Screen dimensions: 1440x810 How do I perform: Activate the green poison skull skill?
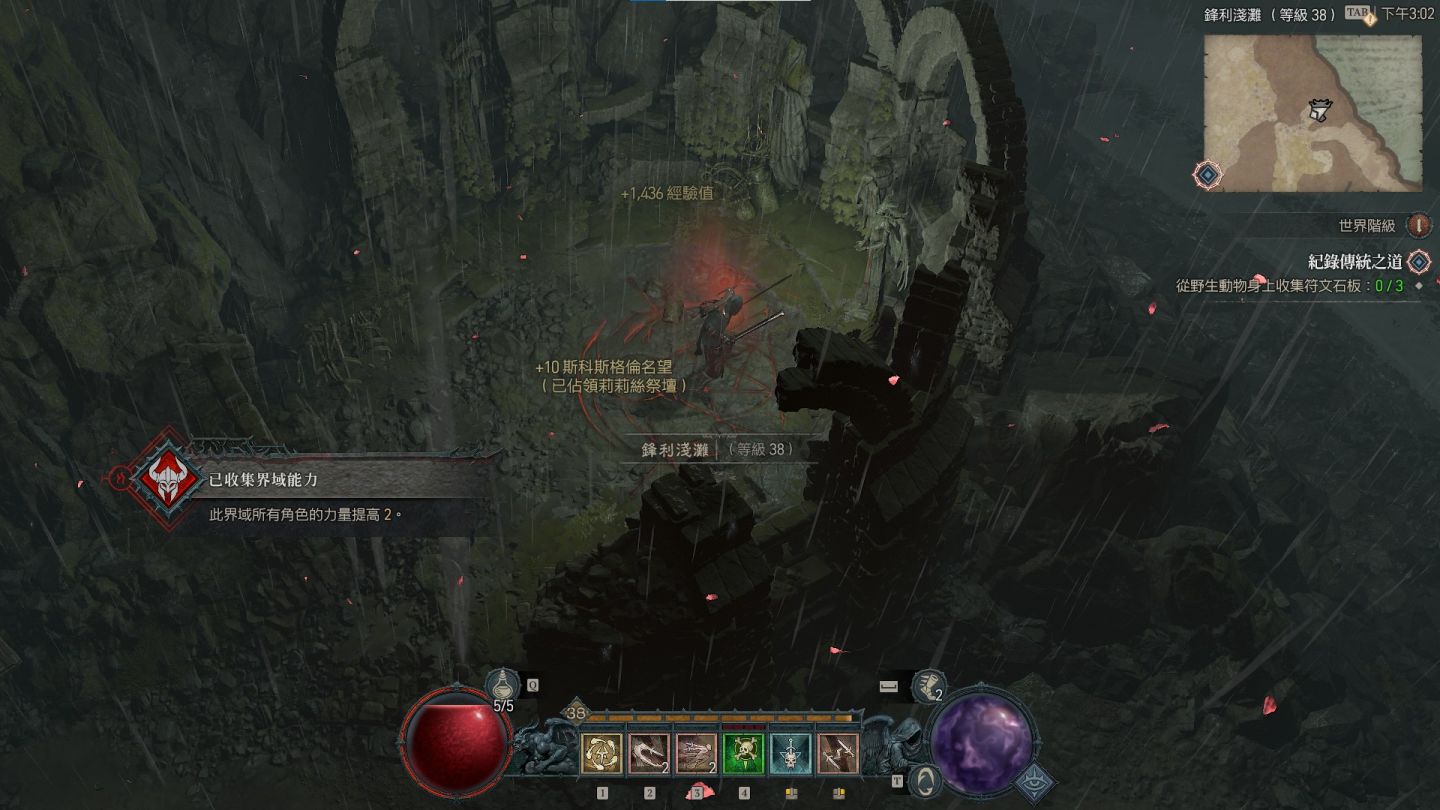(x=743, y=754)
